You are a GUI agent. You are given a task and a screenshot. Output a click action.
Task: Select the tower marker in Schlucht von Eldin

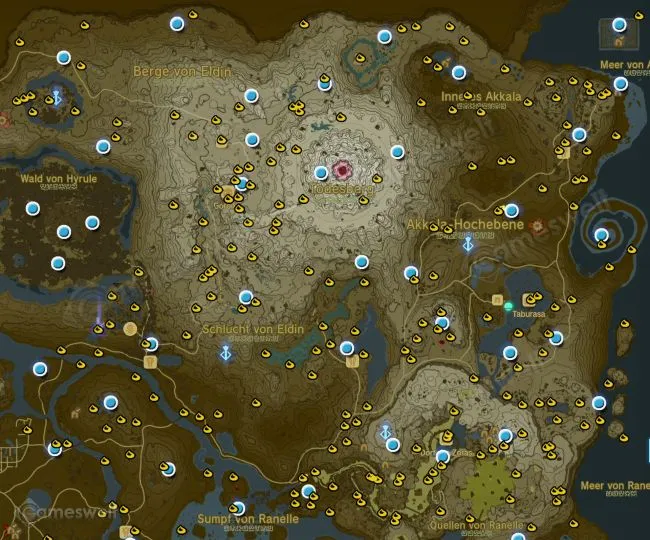coord(227,352)
